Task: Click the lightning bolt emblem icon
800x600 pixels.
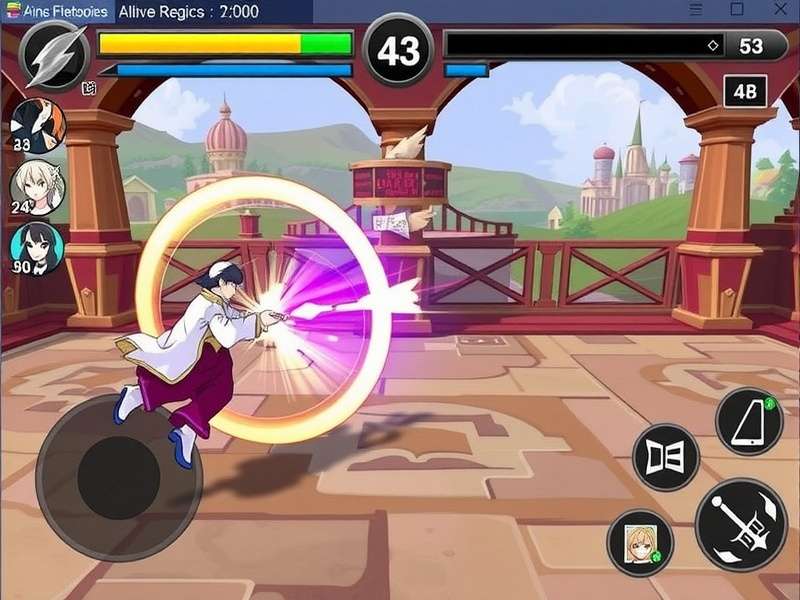Action: (x=54, y=55)
